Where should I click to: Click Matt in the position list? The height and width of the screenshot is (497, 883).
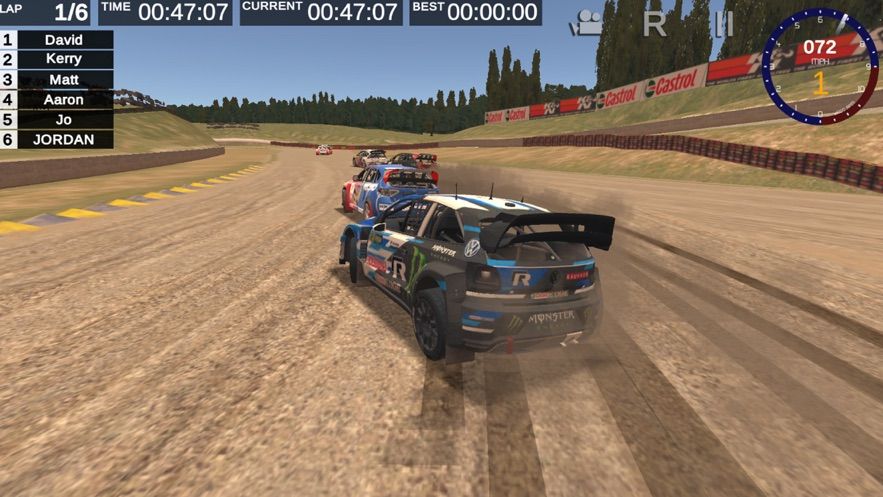(64, 80)
